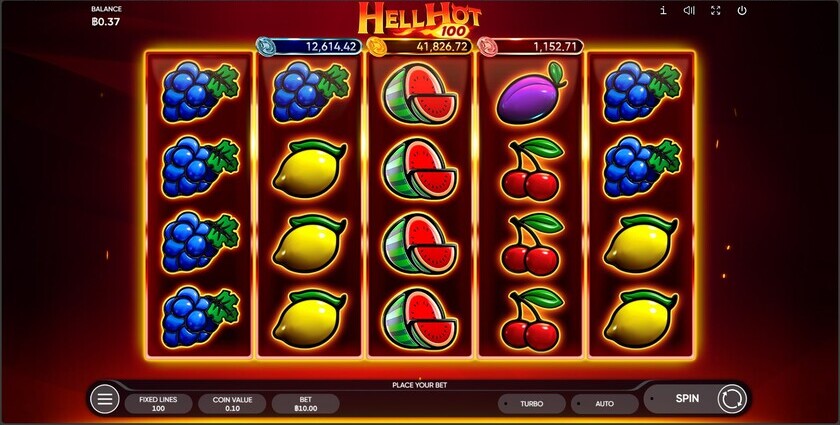The height and width of the screenshot is (425, 840).
Task: Click the FIXED LINES 100 panel
Action: [x=158, y=404]
